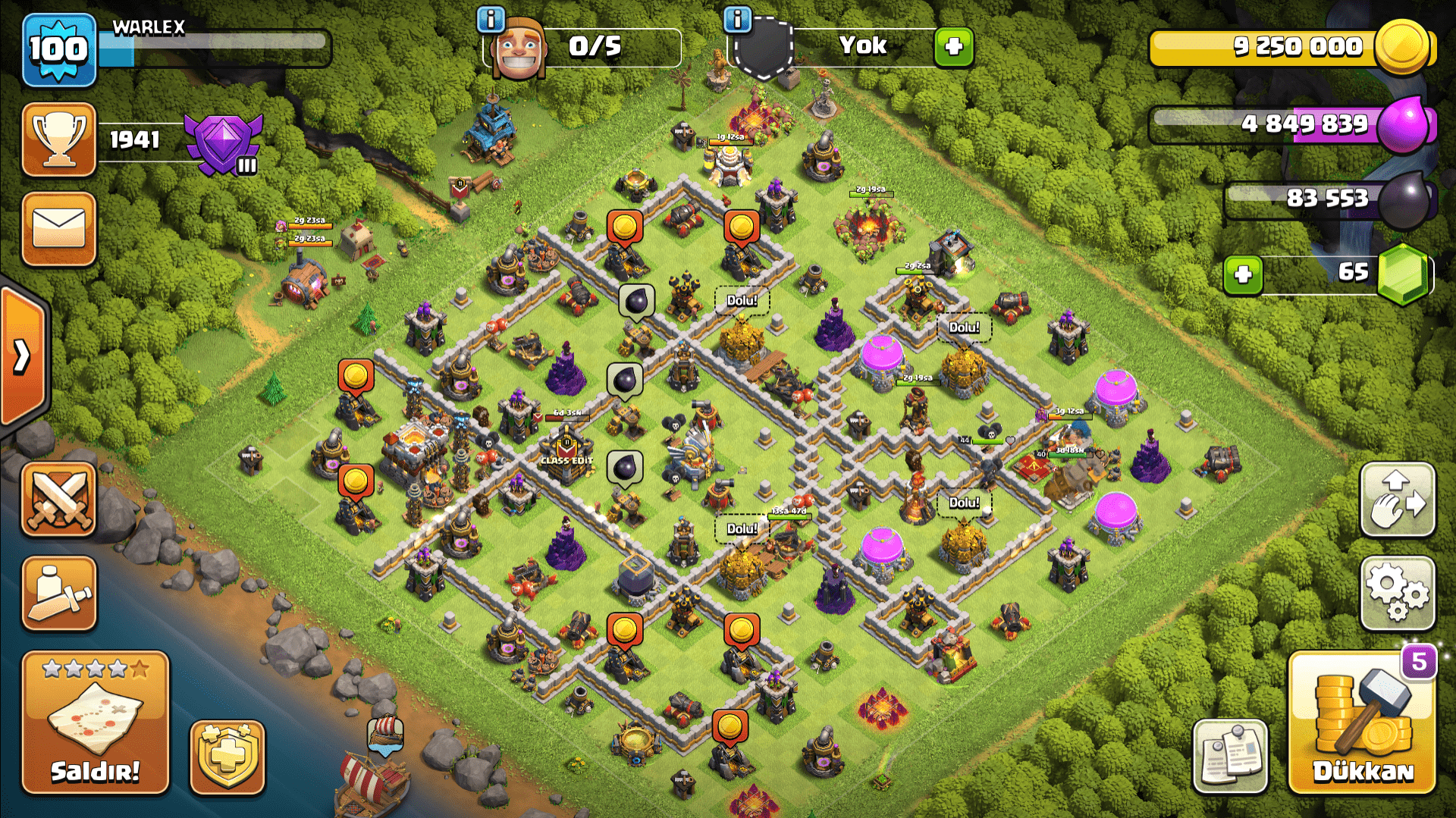Open the layout editor move icon
The height and width of the screenshot is (818, 1456).
click(x=1398, y=500)
